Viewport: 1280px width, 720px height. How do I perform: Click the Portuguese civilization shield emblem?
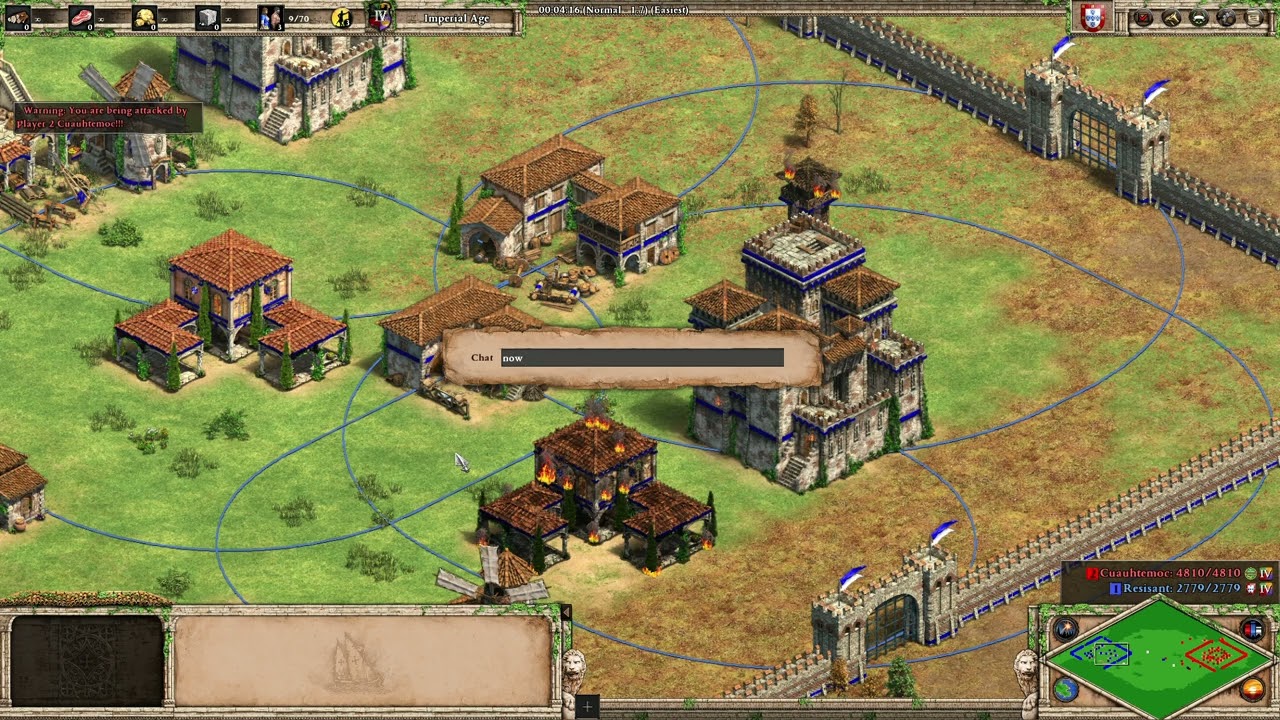pos(1093,17)
